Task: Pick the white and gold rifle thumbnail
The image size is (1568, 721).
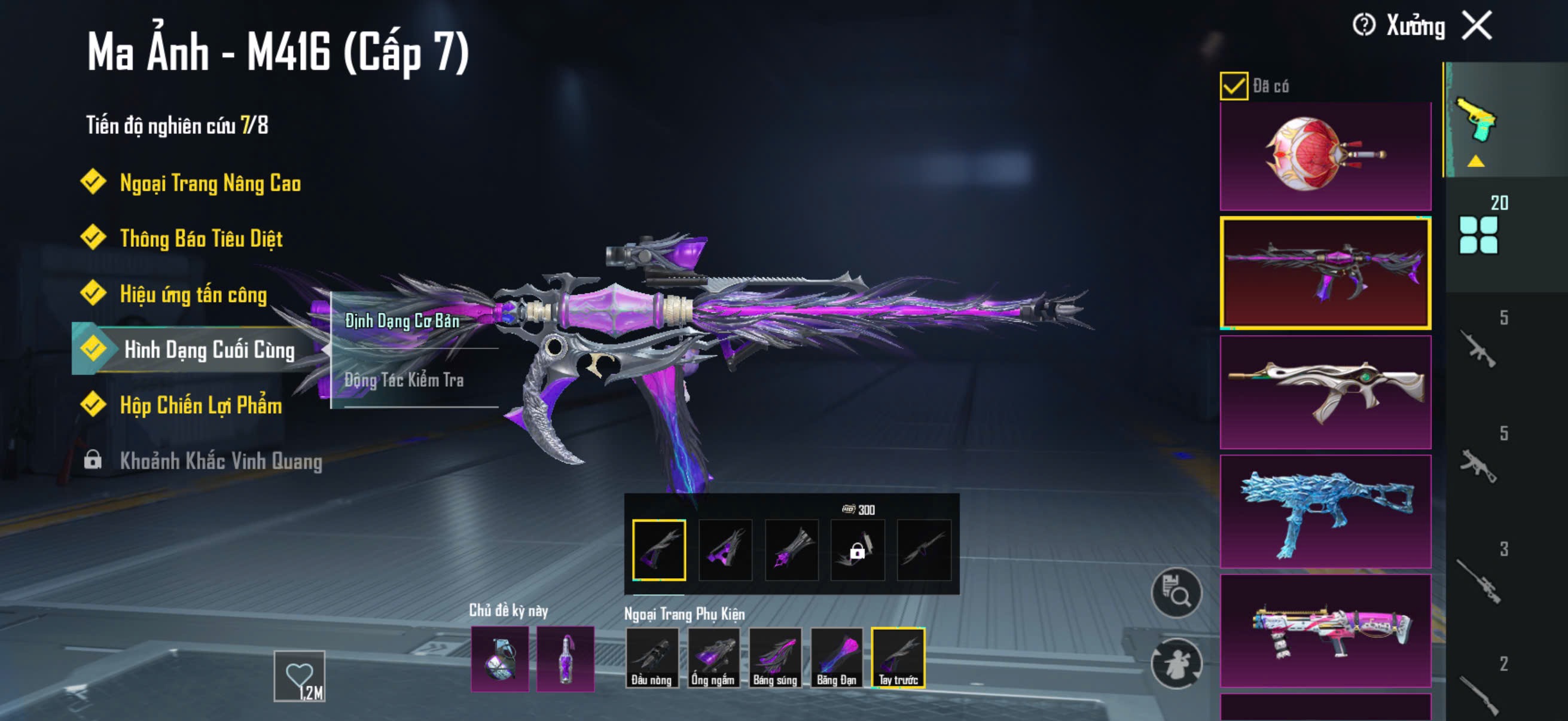Action: (x=1325, y=392)
